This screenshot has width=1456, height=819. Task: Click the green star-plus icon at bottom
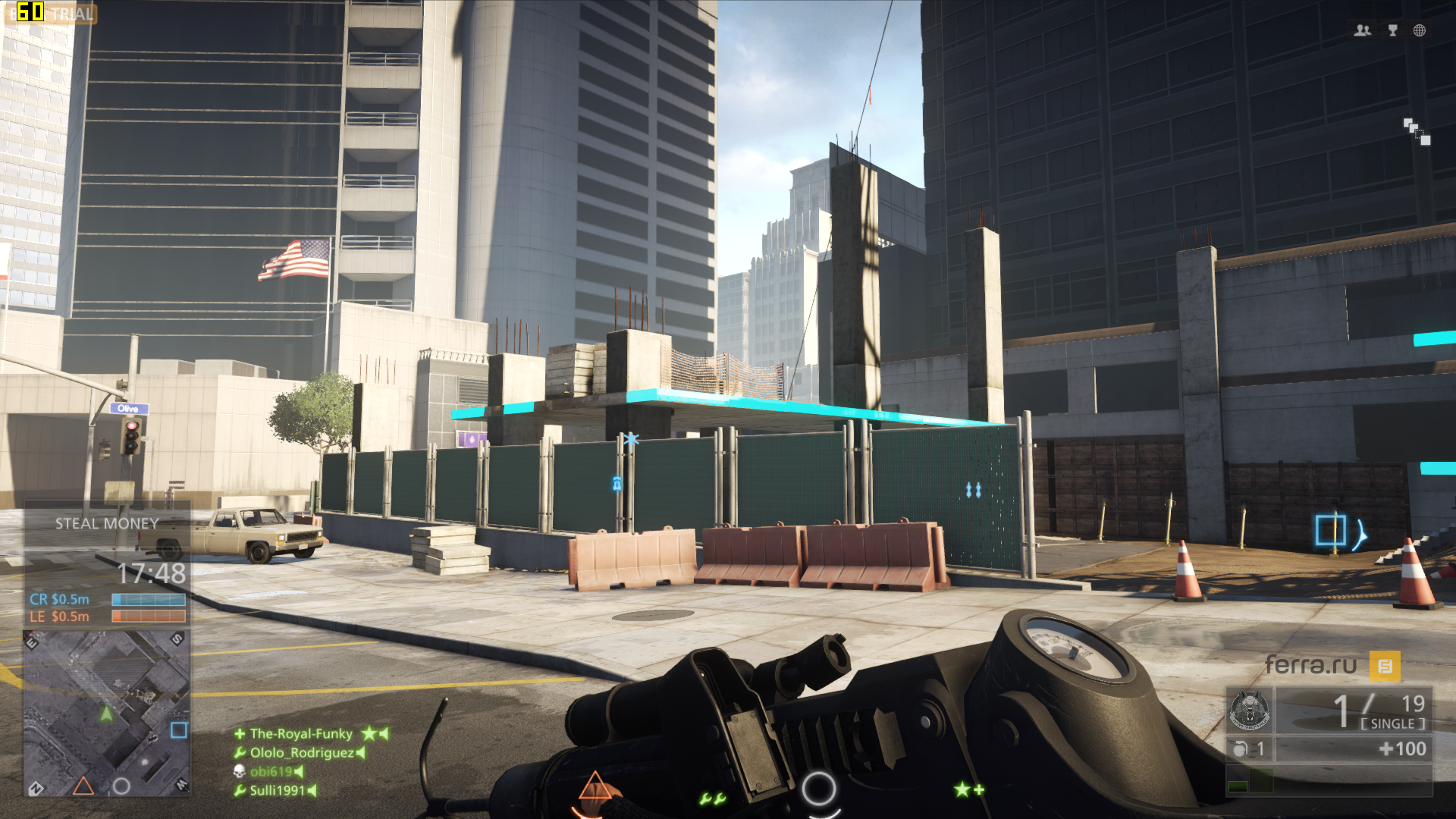(x=969, y=790)
